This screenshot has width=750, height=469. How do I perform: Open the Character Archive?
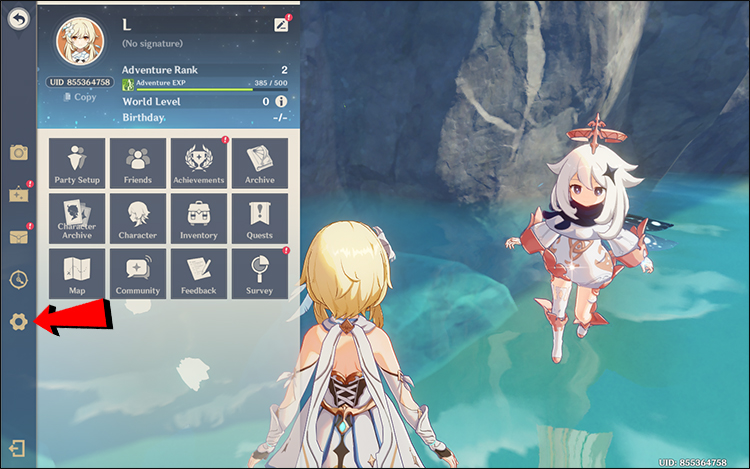[77, 219]
